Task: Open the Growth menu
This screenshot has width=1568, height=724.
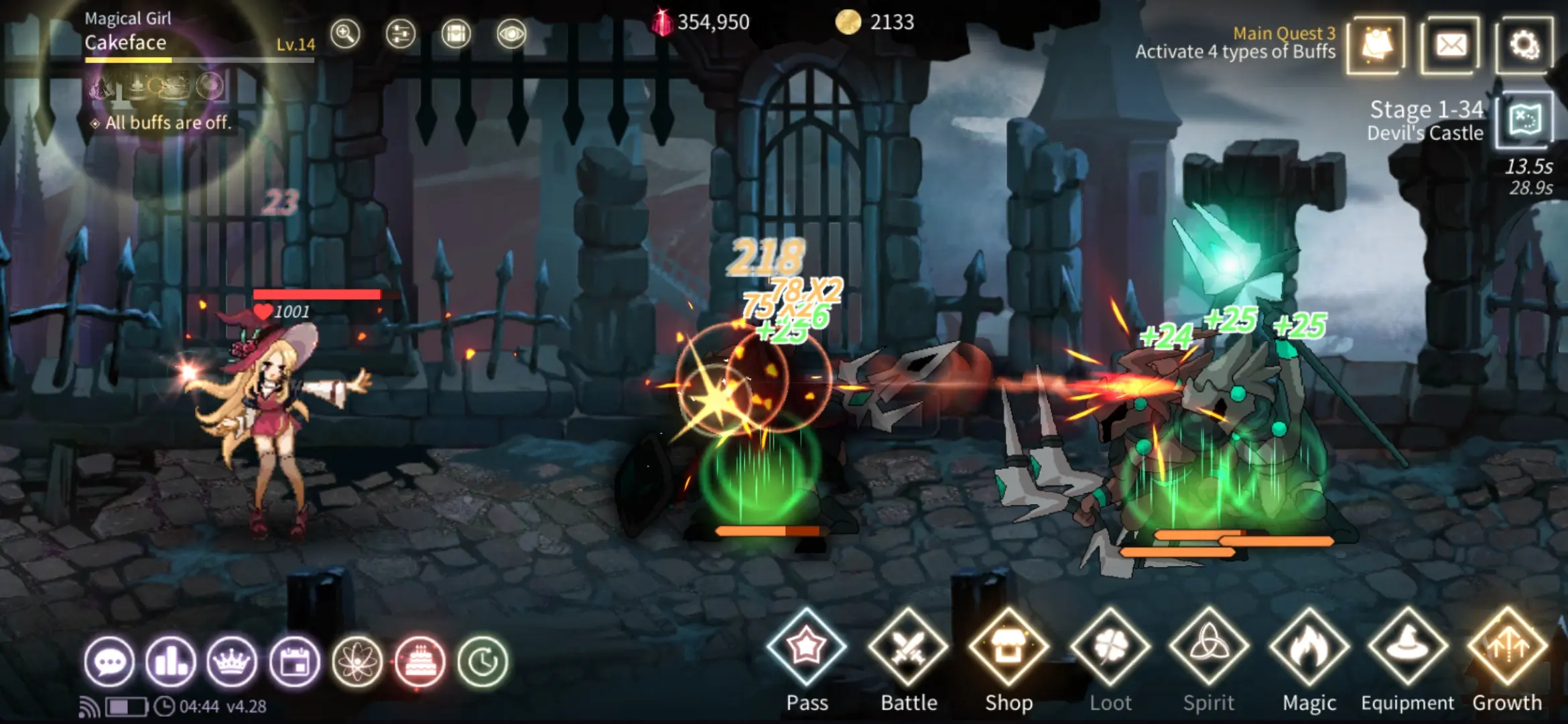Action: click(1508, 648)
